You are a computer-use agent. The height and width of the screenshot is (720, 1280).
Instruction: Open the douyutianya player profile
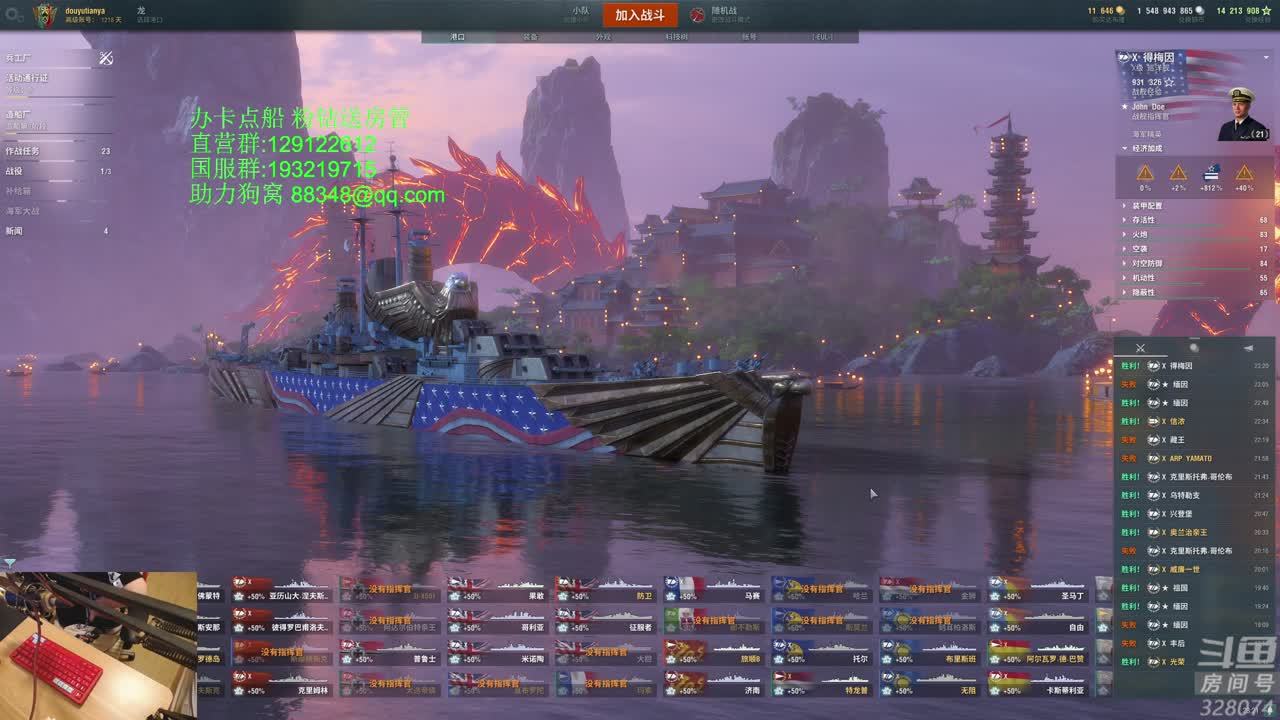click(x=84, y=11)
